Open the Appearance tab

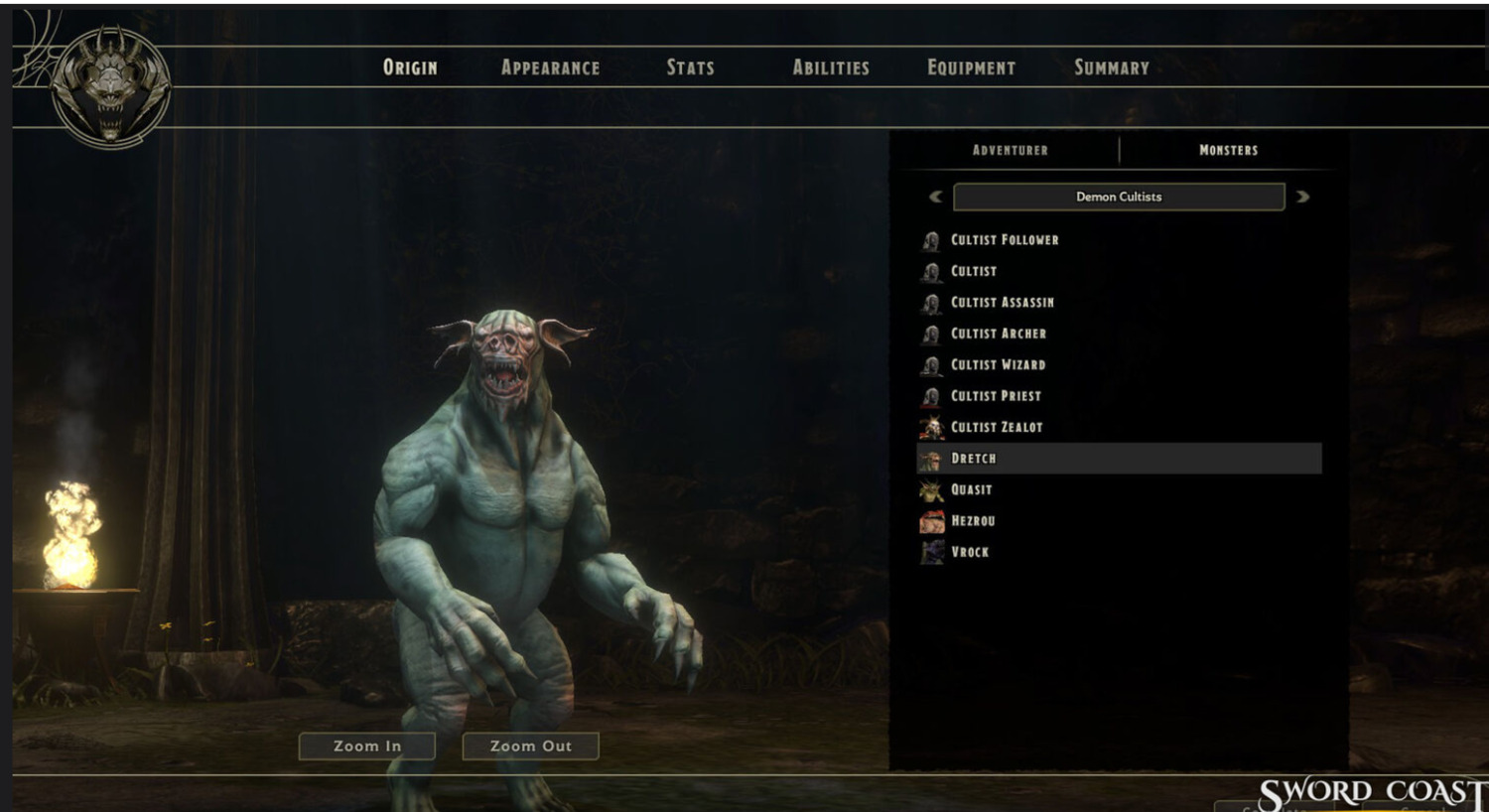(550, 68)
